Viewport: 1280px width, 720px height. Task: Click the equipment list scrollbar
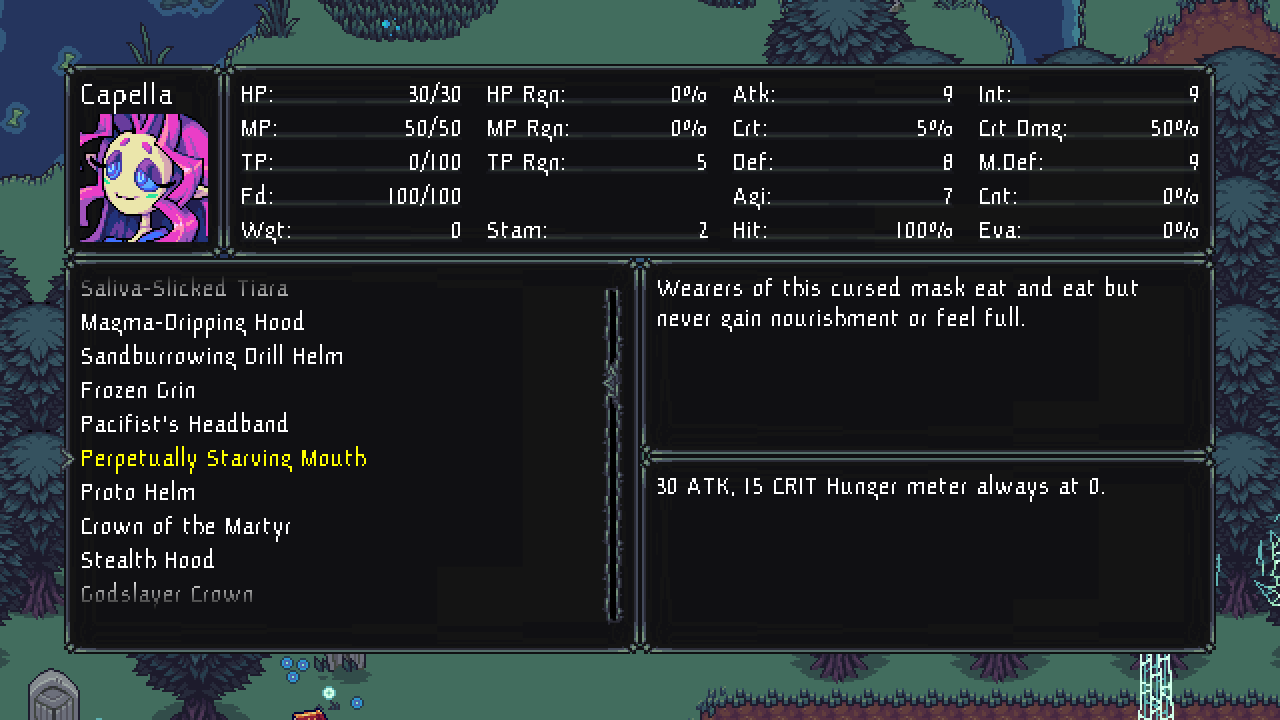click(x=613, y=455)
